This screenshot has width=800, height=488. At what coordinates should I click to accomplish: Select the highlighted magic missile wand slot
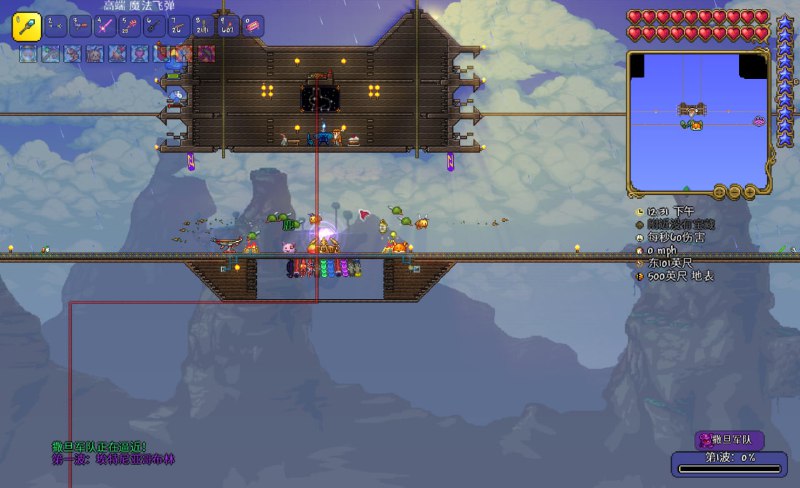pyautogui.click(x=26, y=27)
